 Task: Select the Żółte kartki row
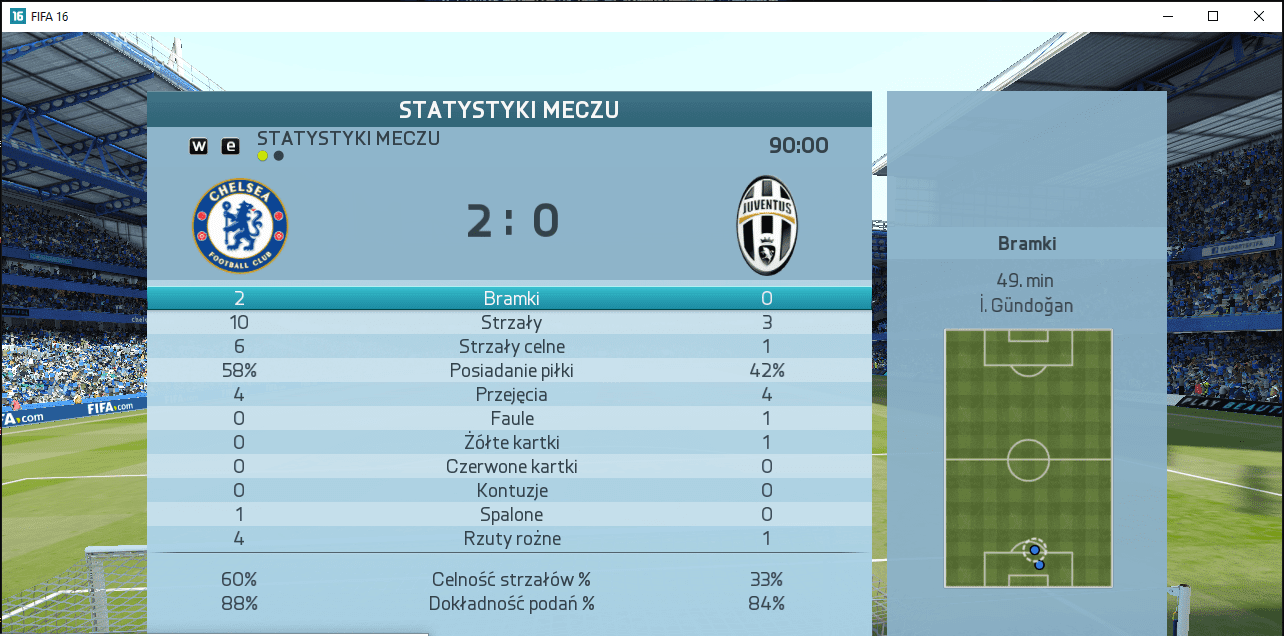click(511, 443)
